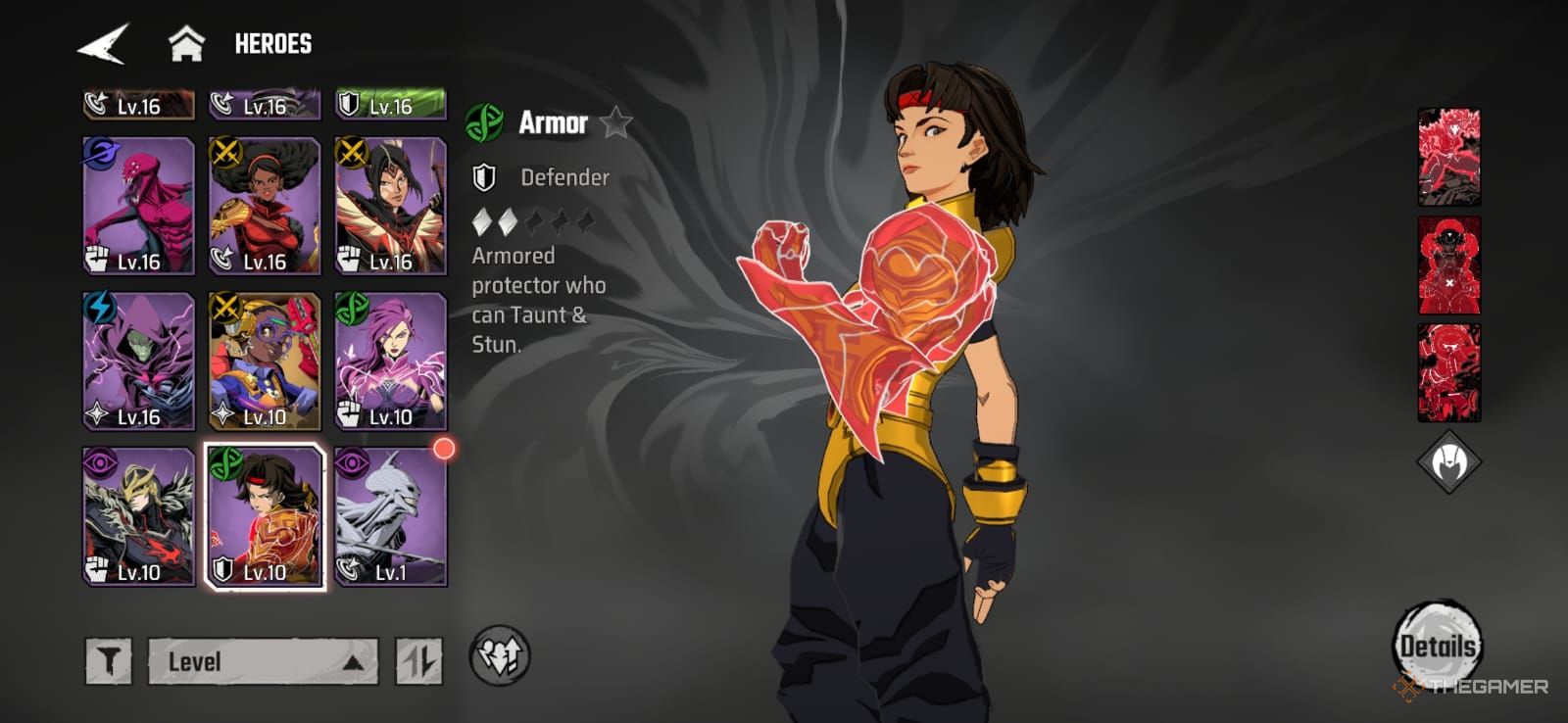Select the Armor hero card

(265, 516)
